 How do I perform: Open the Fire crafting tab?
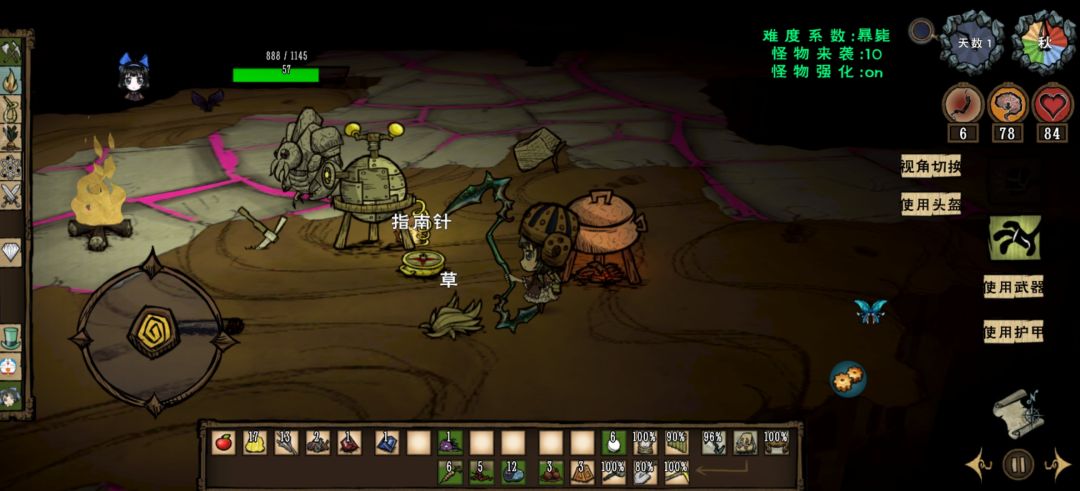click(12, 79)
